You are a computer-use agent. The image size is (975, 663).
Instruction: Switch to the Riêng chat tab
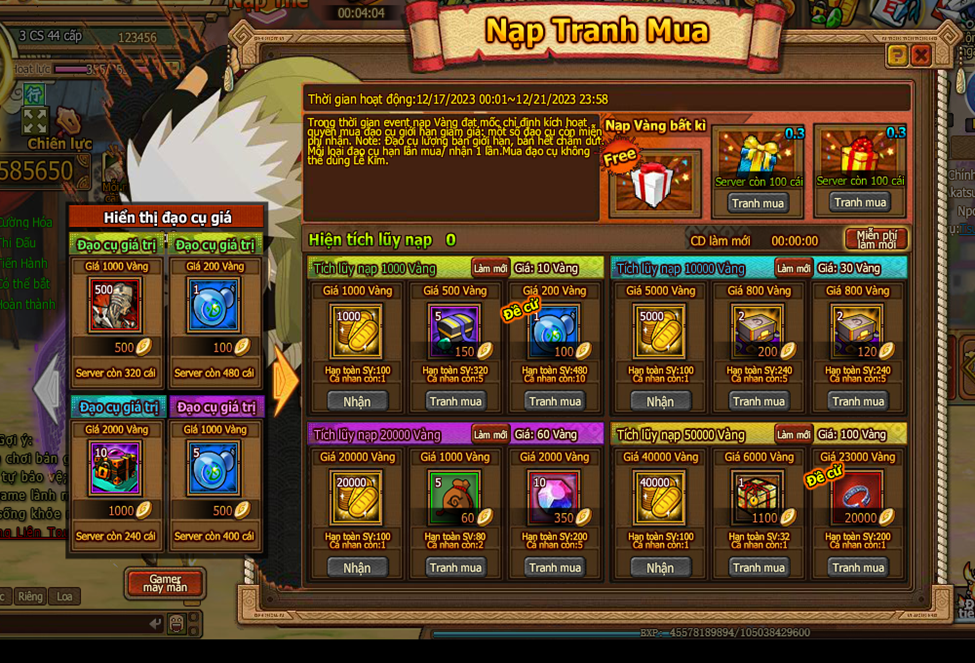pyautogui.click(x=30, y=597)
